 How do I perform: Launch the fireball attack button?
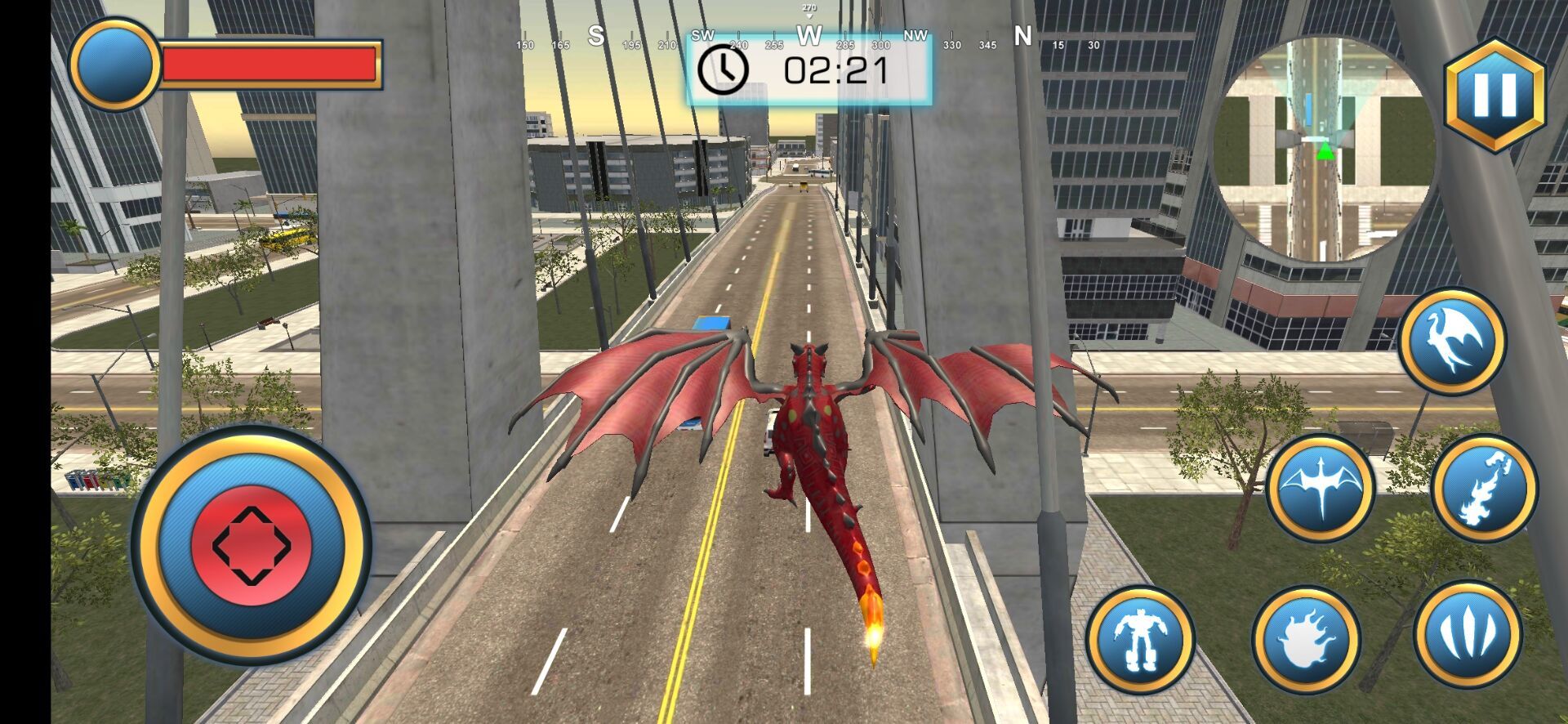pos(1305,639)
